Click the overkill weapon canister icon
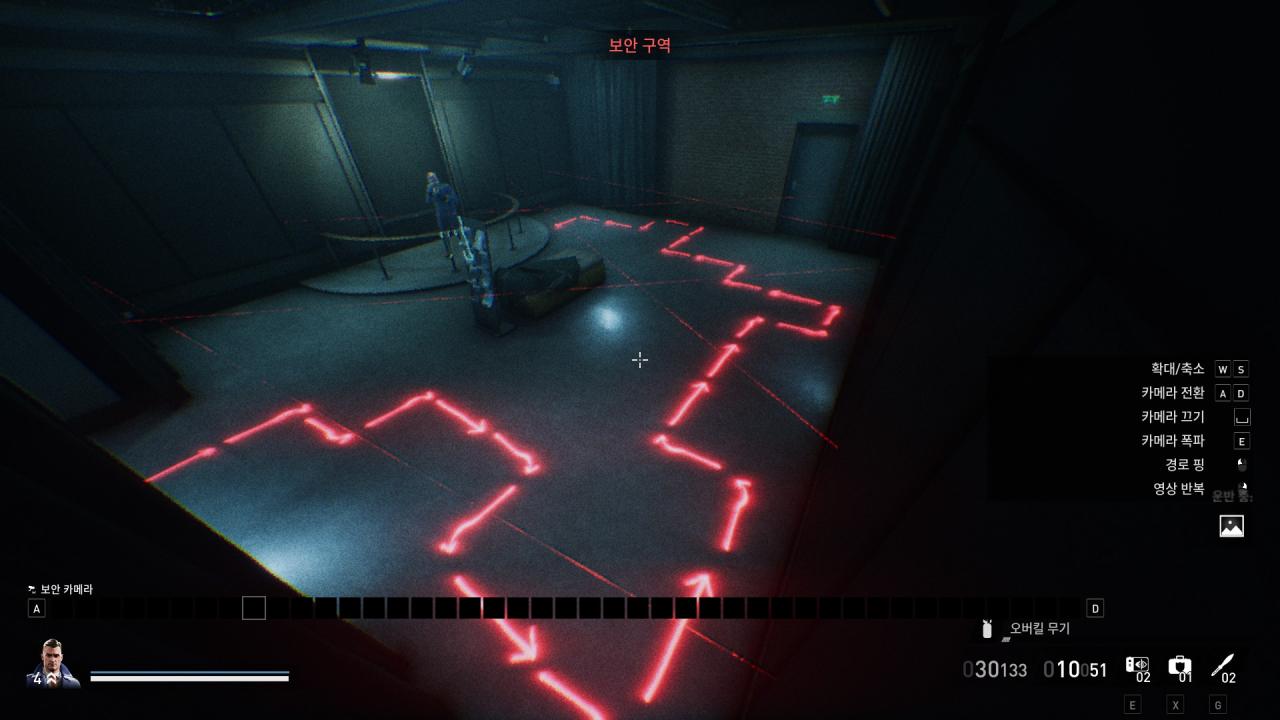The width and height of the screenshot is (1280, 720). pyautogui.click(x=988, y=628)
